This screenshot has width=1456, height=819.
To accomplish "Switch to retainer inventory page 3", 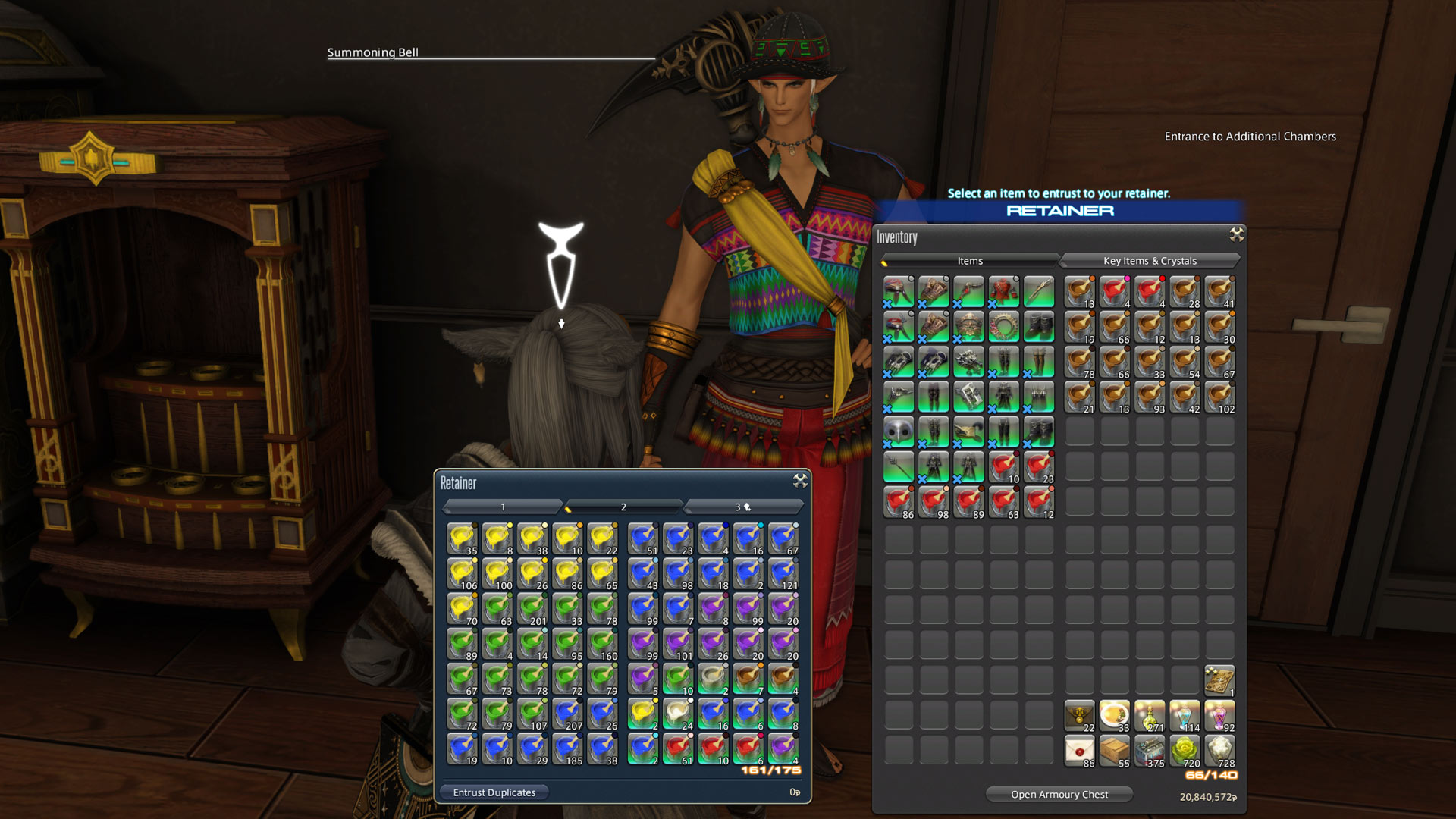I will pyautogui.click(x=739, y=507).
